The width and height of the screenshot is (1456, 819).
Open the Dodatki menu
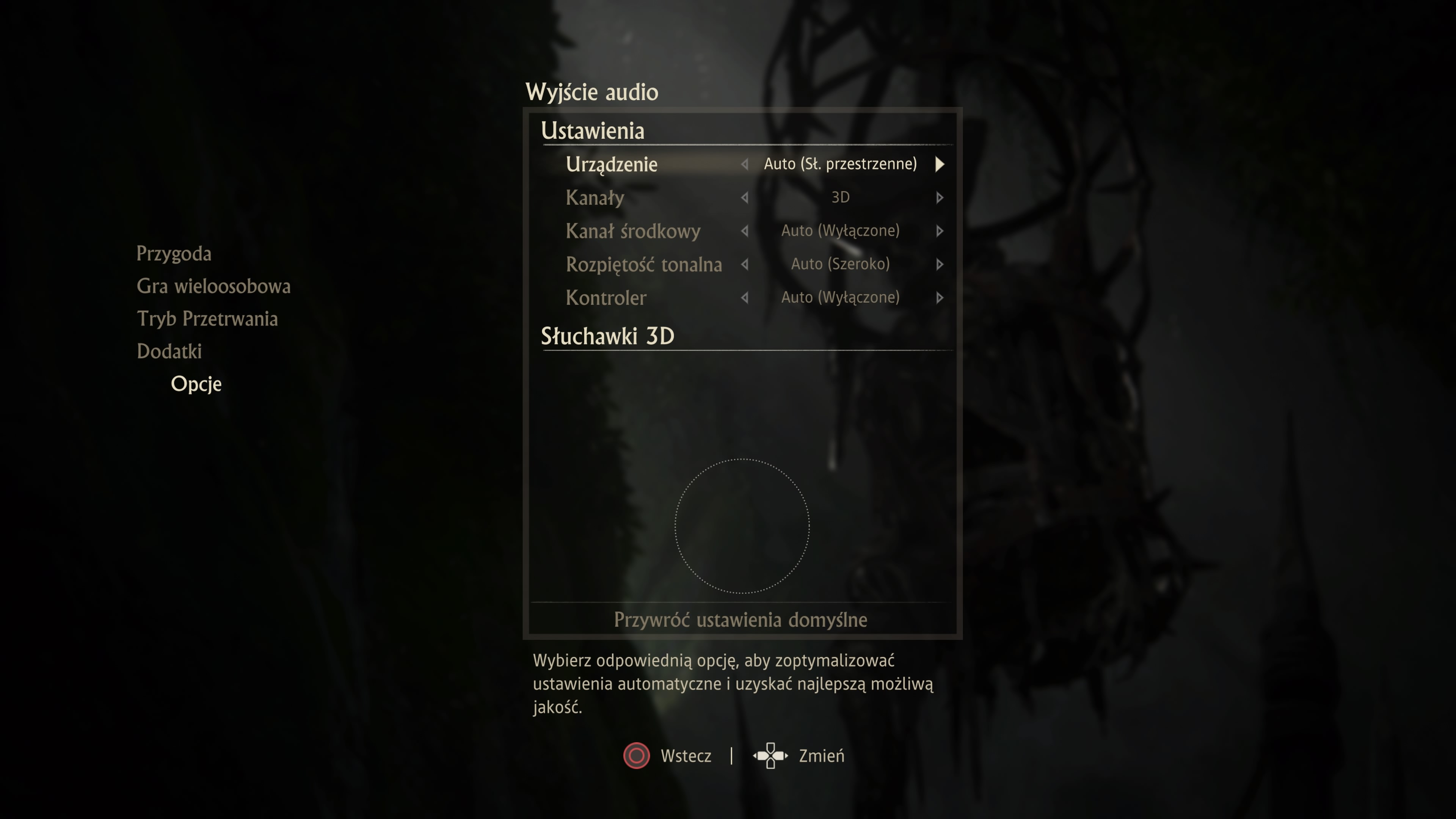tap(169, 351)
